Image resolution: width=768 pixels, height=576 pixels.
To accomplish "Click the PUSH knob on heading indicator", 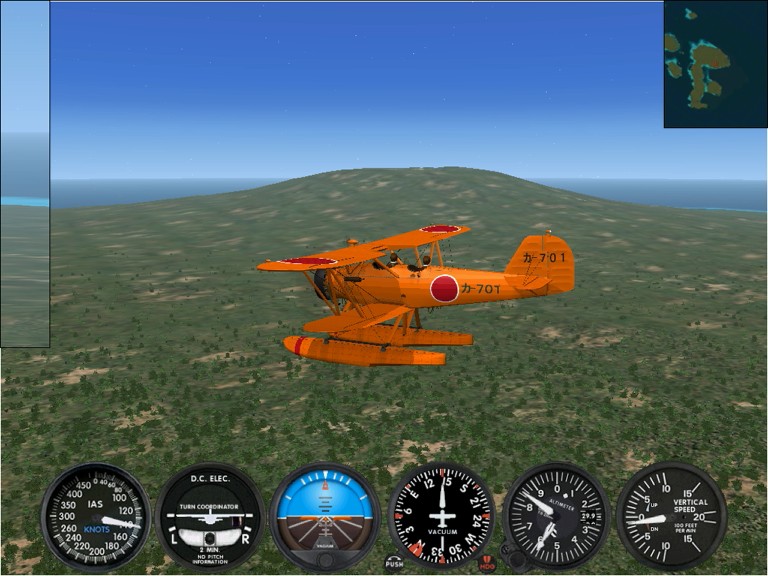I will pos(394,562).
